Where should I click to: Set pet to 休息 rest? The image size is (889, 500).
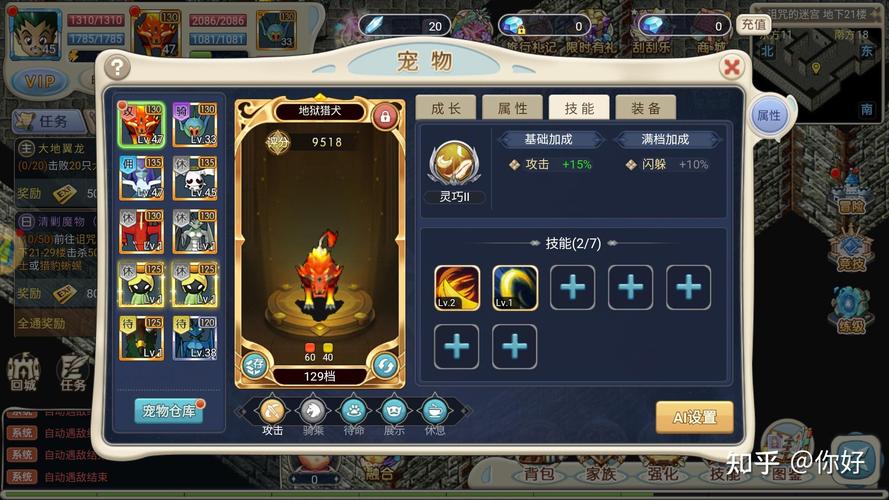tap(434, 410)
